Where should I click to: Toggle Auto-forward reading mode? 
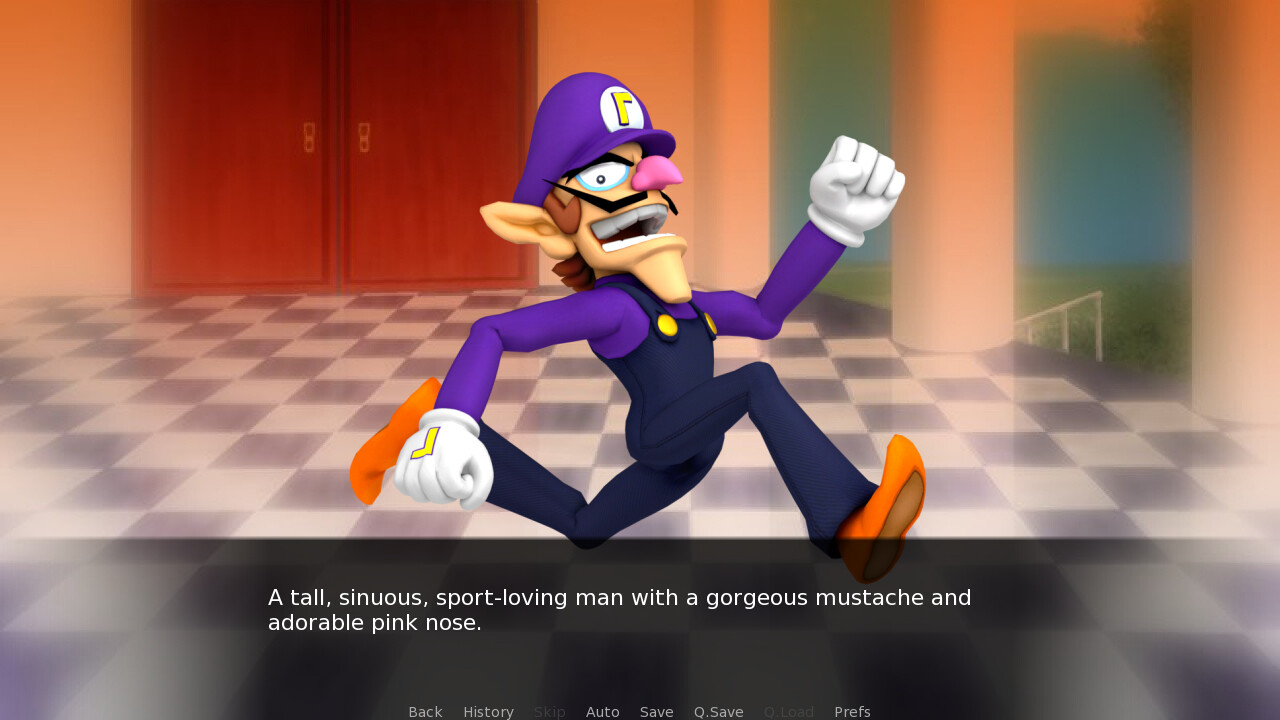click(602, 711)
